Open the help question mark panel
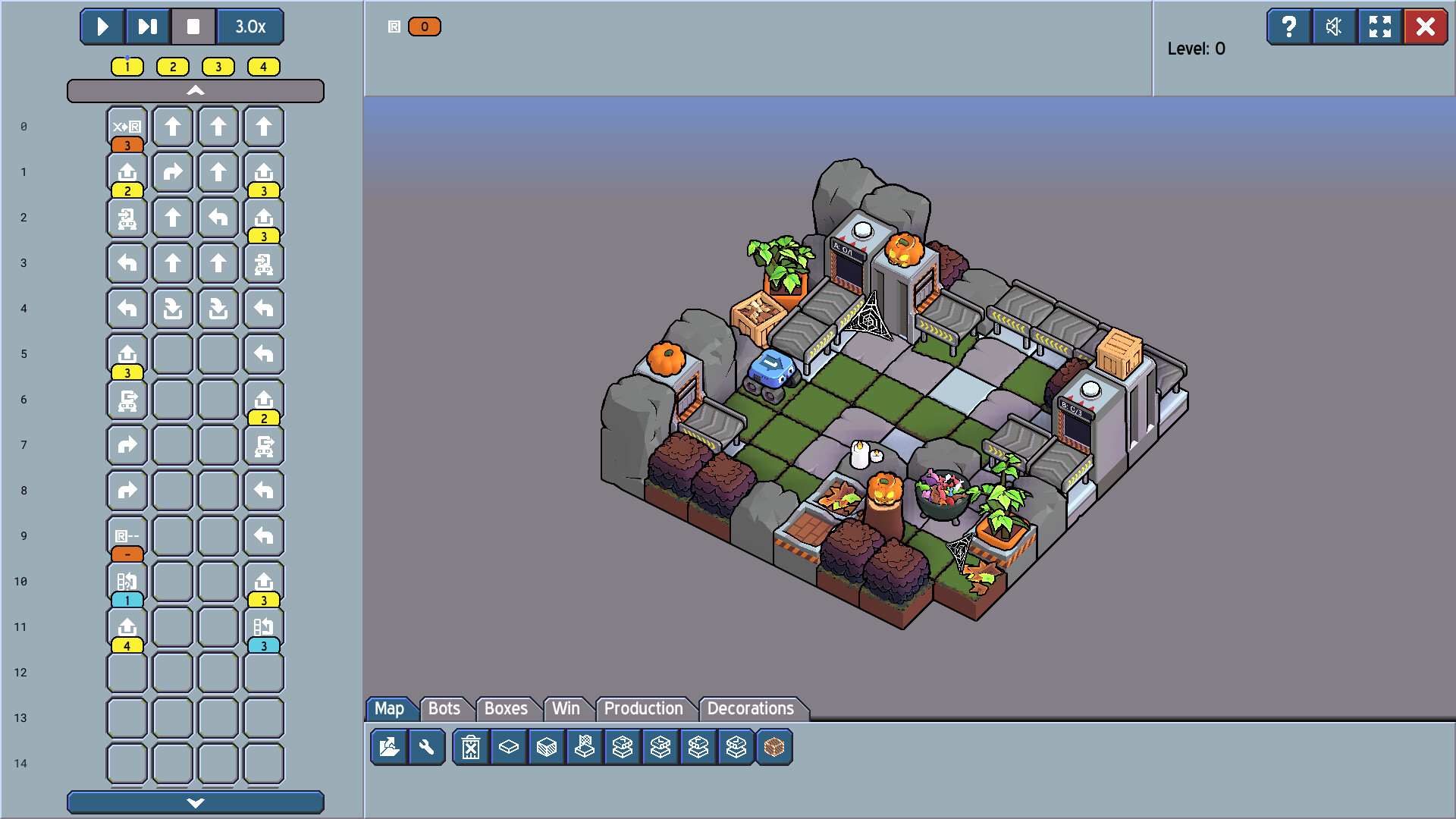The image size is (1456, 819). 1289,27
